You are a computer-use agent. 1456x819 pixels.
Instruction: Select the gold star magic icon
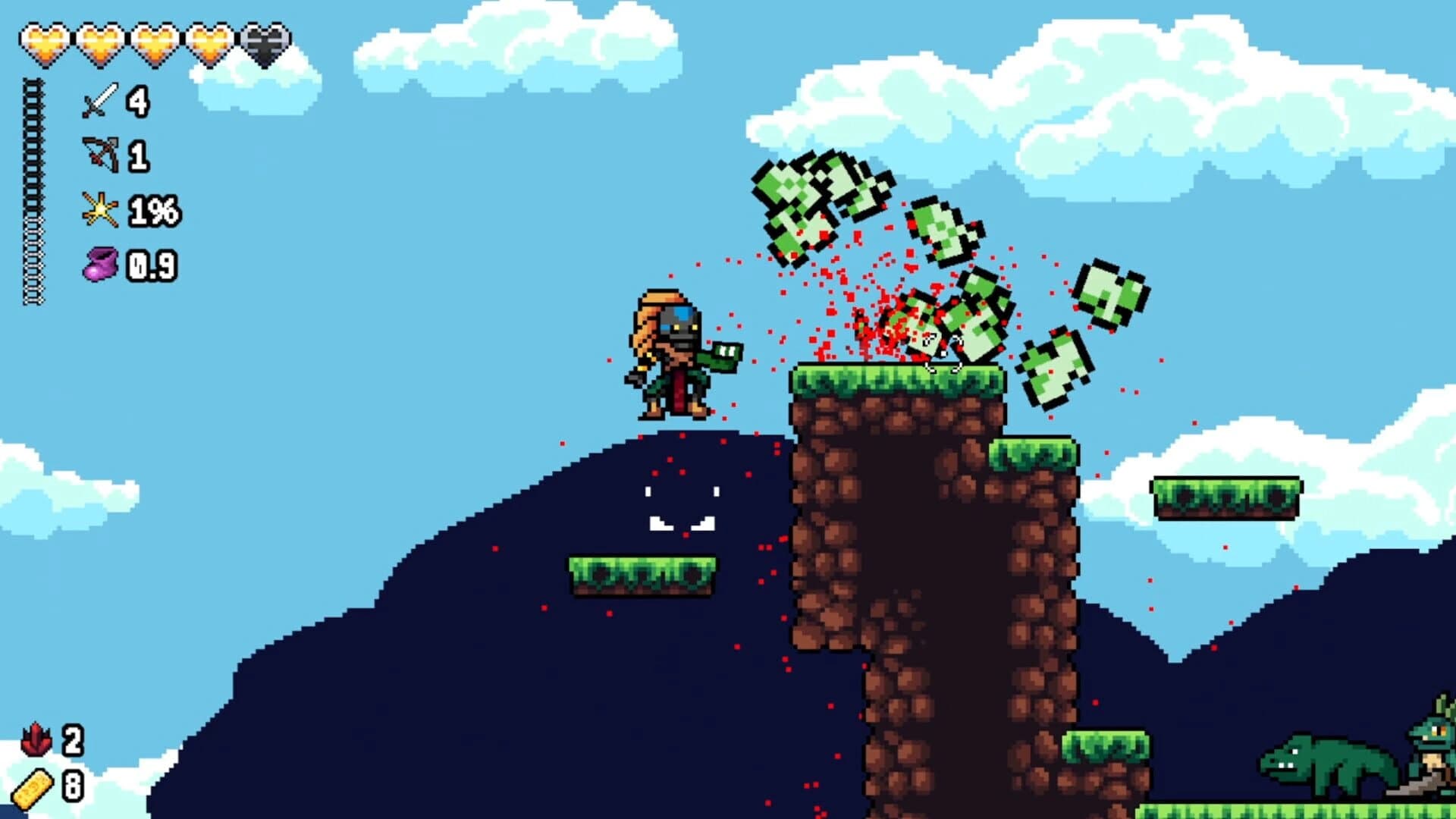pos(99,209)
